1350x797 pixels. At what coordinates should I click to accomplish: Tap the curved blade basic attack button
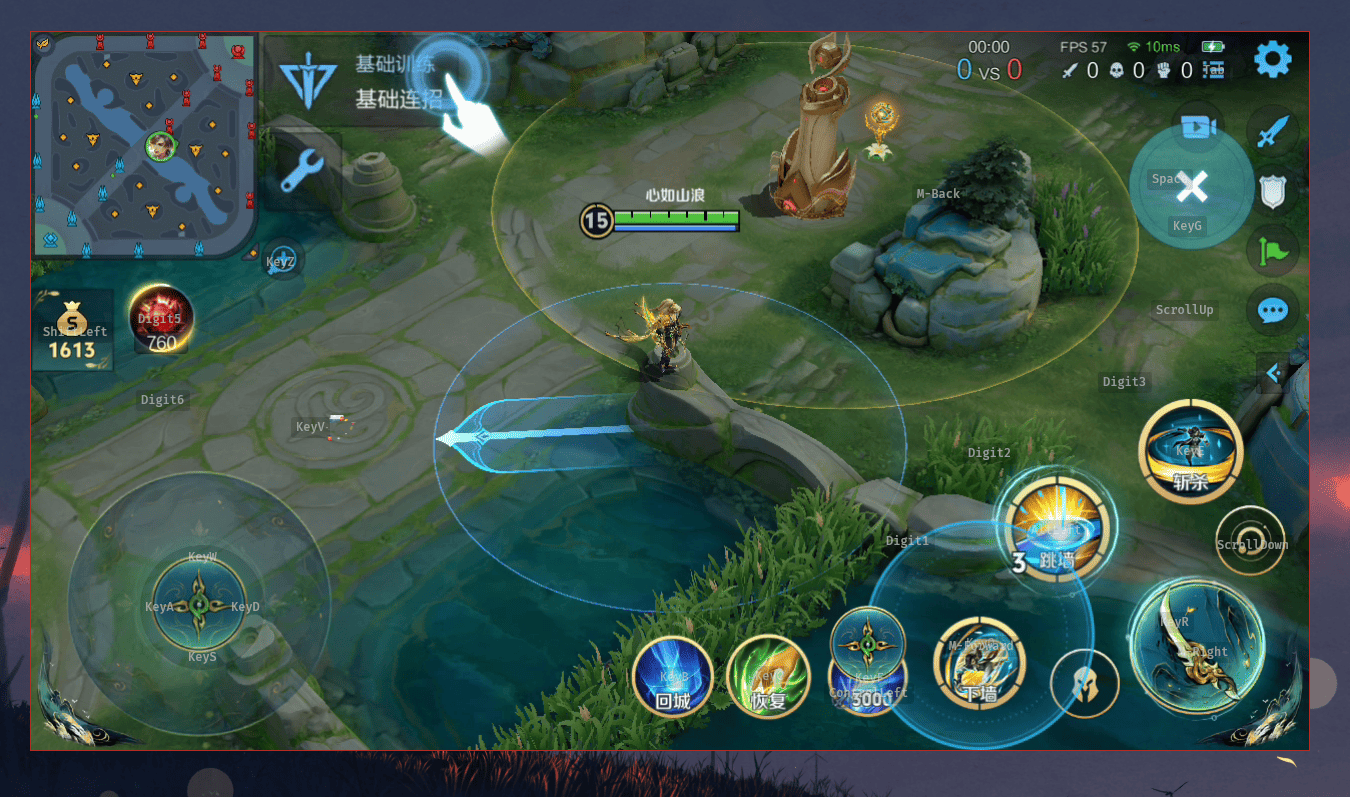pos(1195,645)
